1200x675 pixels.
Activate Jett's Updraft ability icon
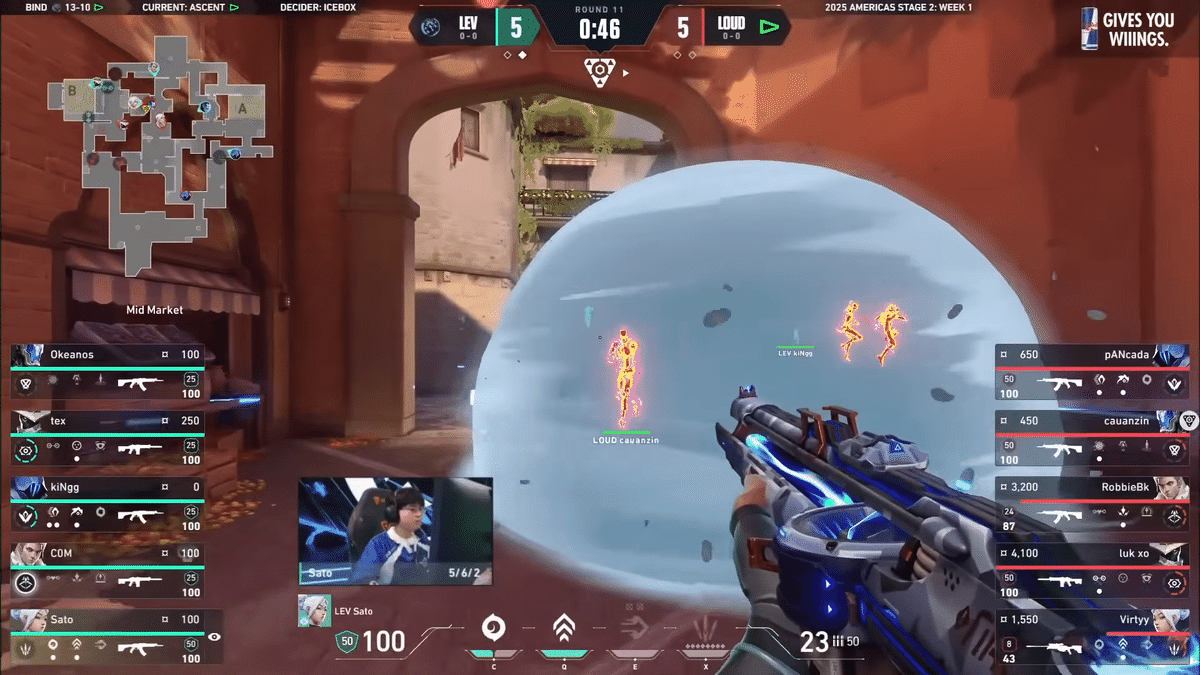tap(565, 629)
